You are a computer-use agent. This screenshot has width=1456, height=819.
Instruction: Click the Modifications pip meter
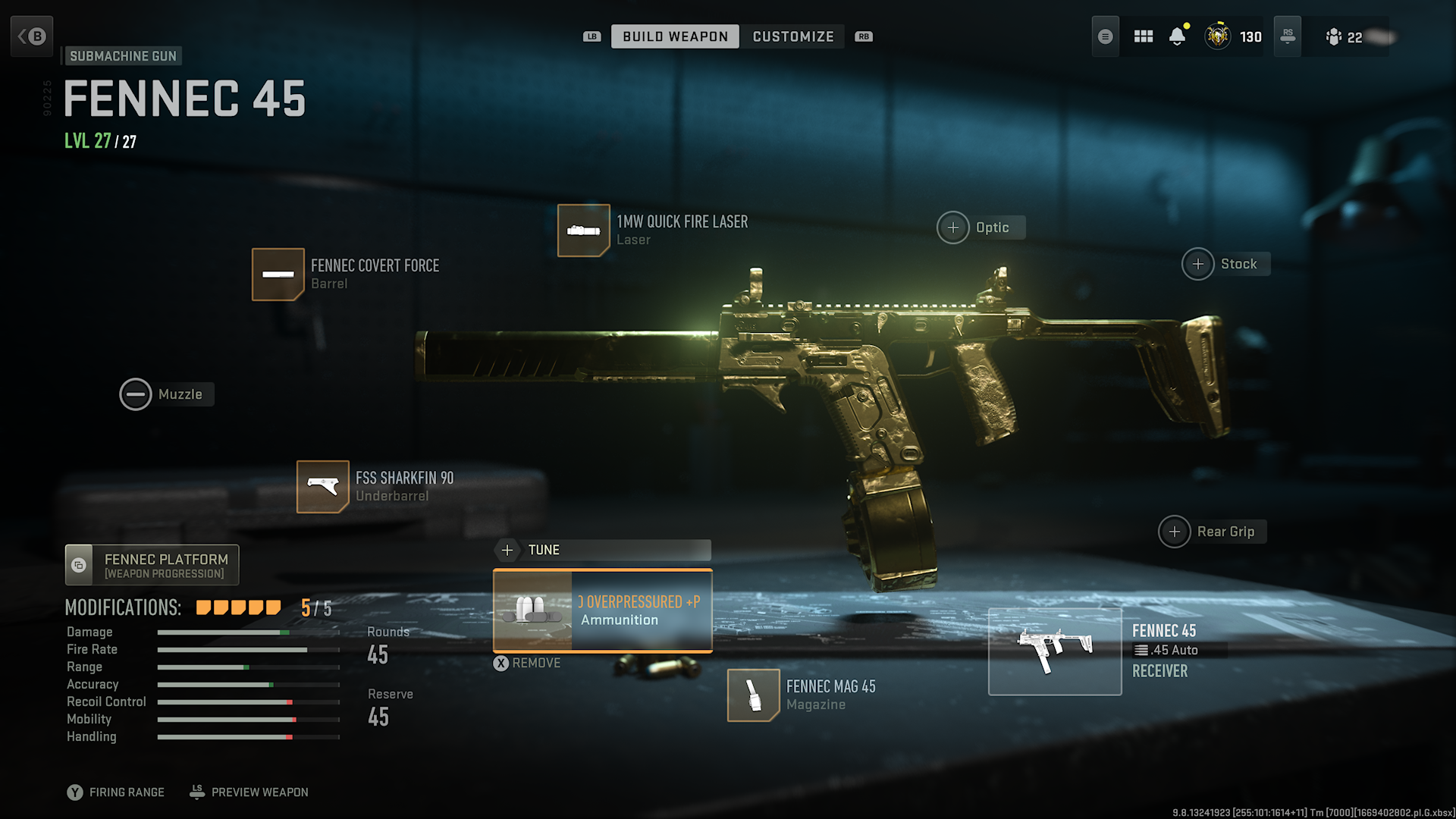237,607
